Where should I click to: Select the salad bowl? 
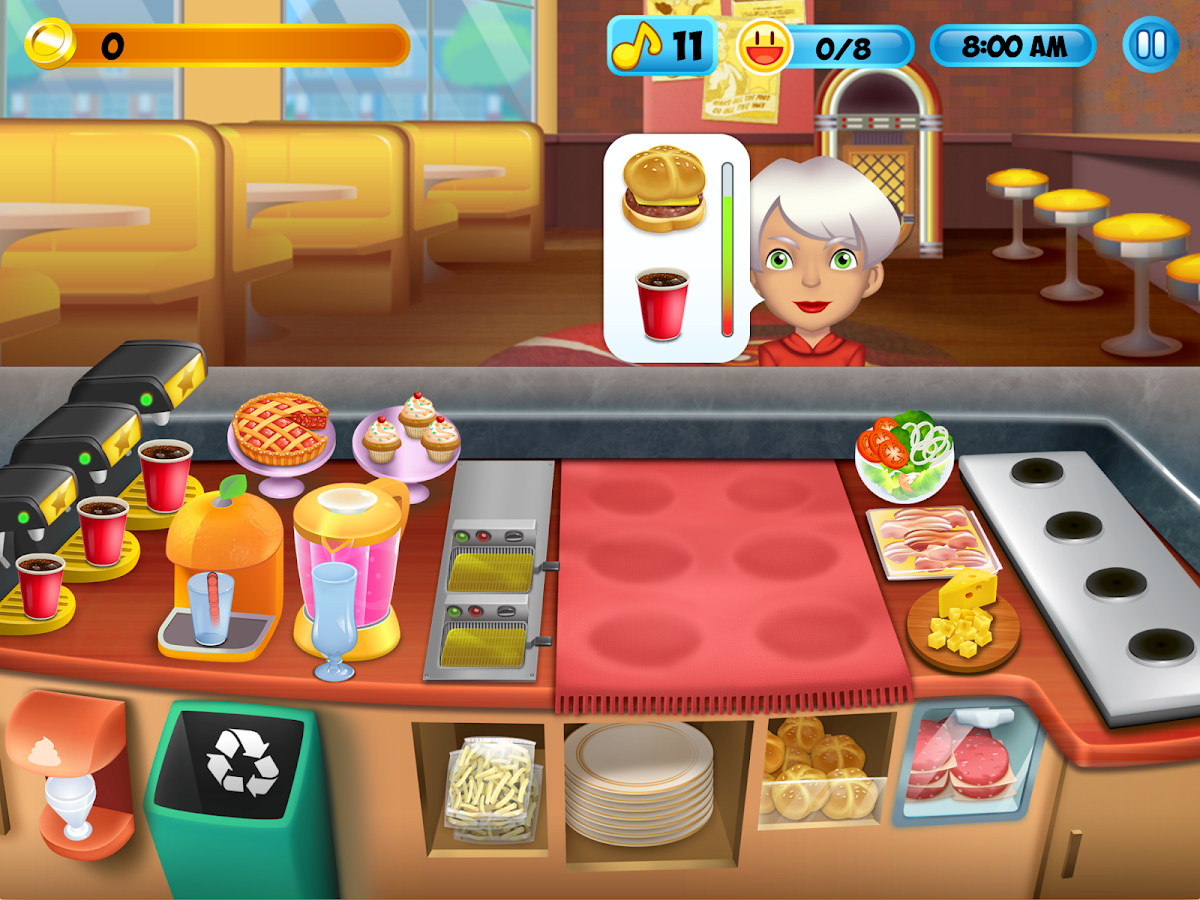coord(903,455)
